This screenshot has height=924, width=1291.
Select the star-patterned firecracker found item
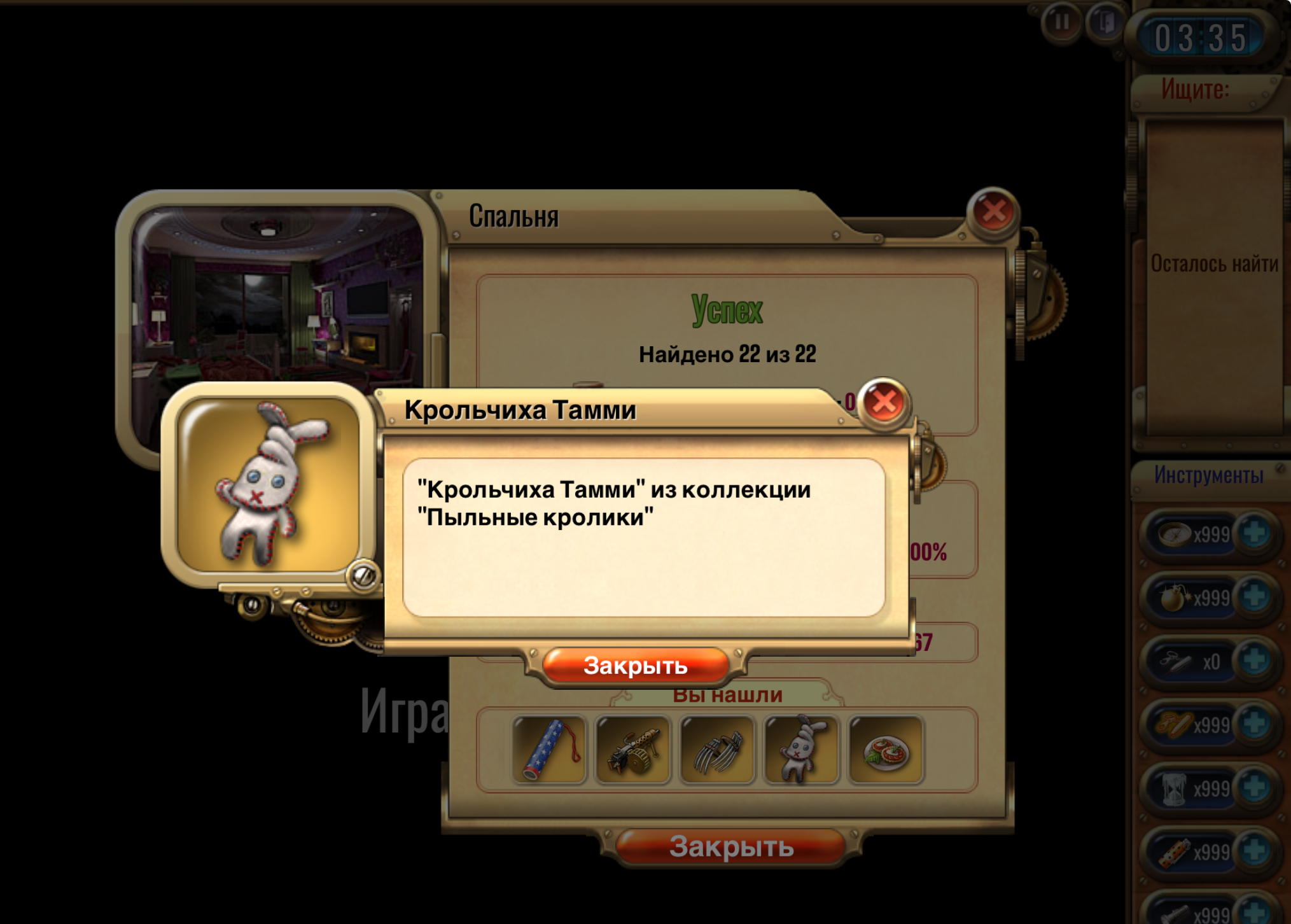point(549,750)
